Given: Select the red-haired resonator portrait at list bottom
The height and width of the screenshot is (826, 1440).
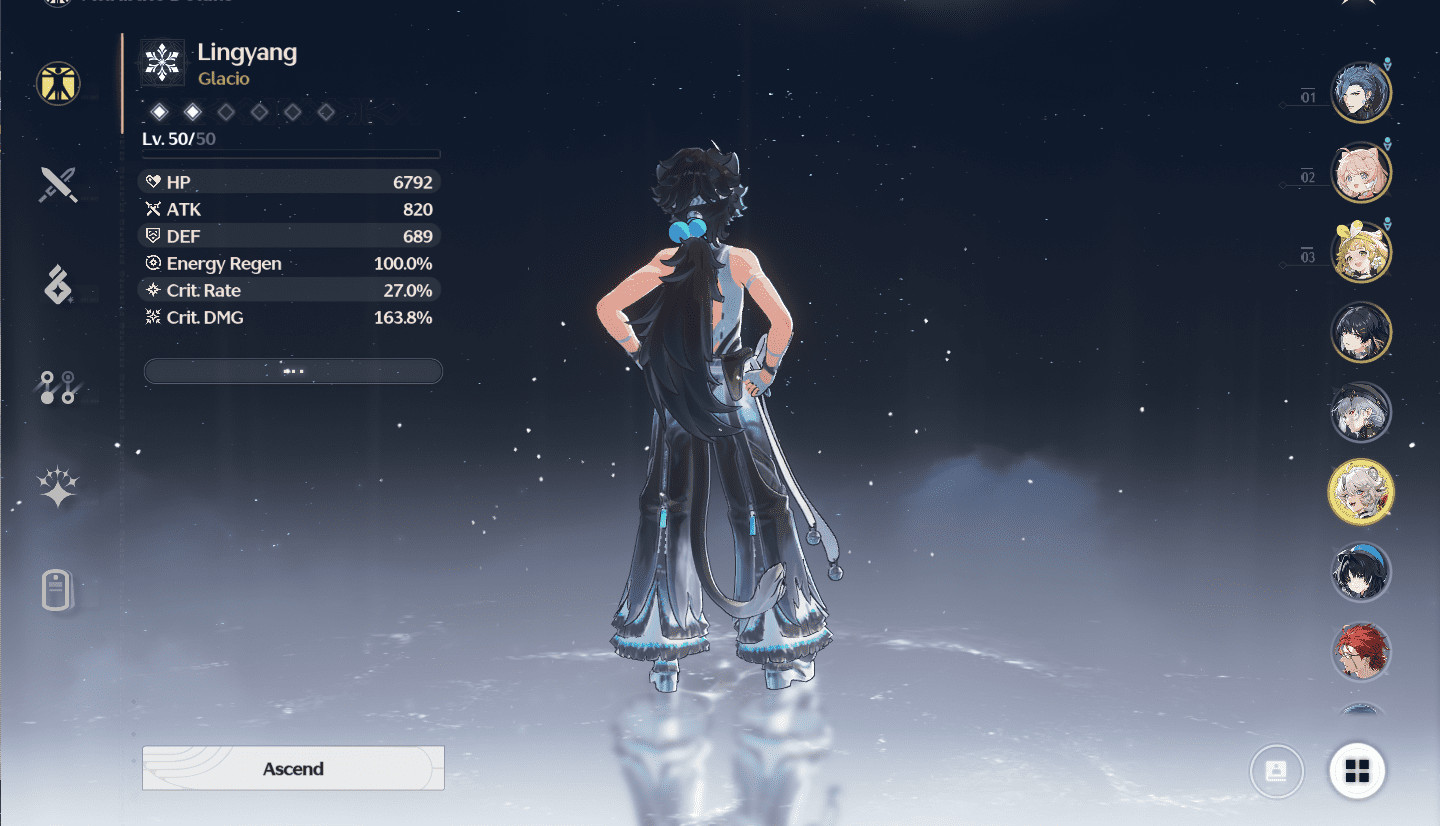Looking at the screenshot, I should 1361,651.
